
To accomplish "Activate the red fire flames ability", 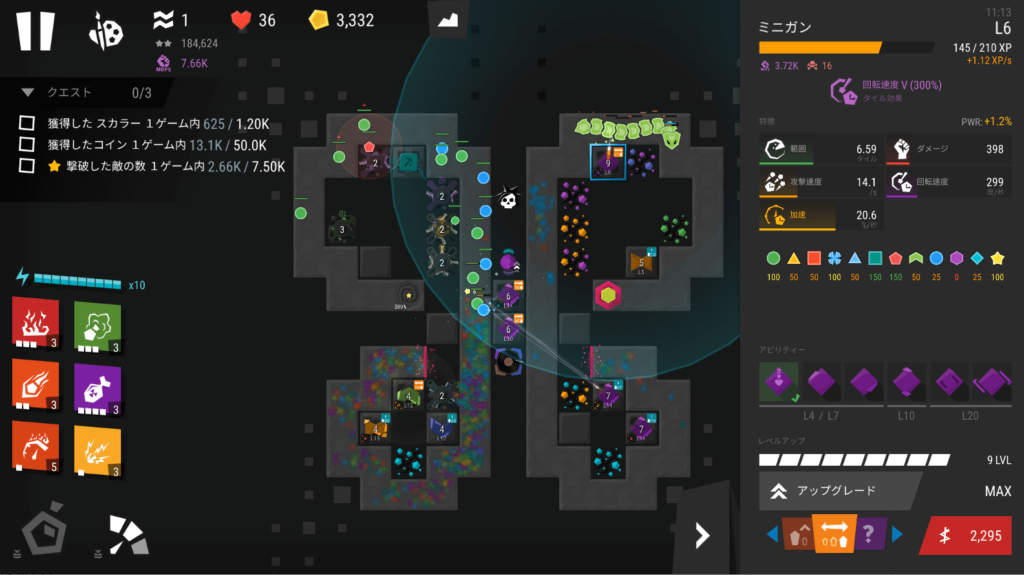I will 35,322.
